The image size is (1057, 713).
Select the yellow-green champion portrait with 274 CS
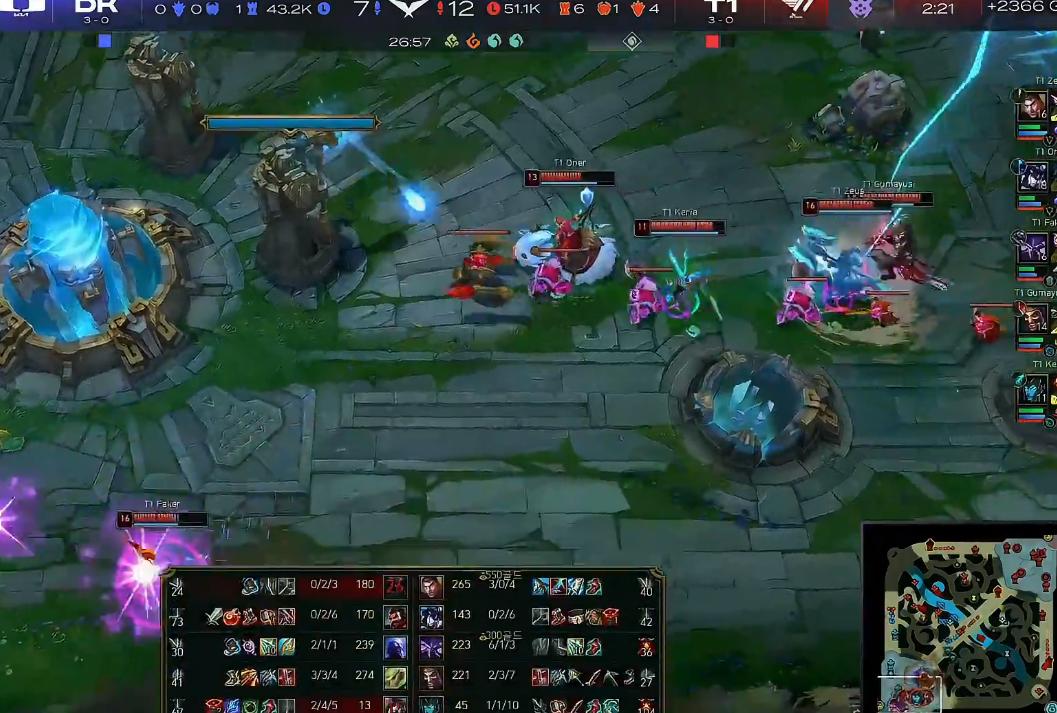396,677
